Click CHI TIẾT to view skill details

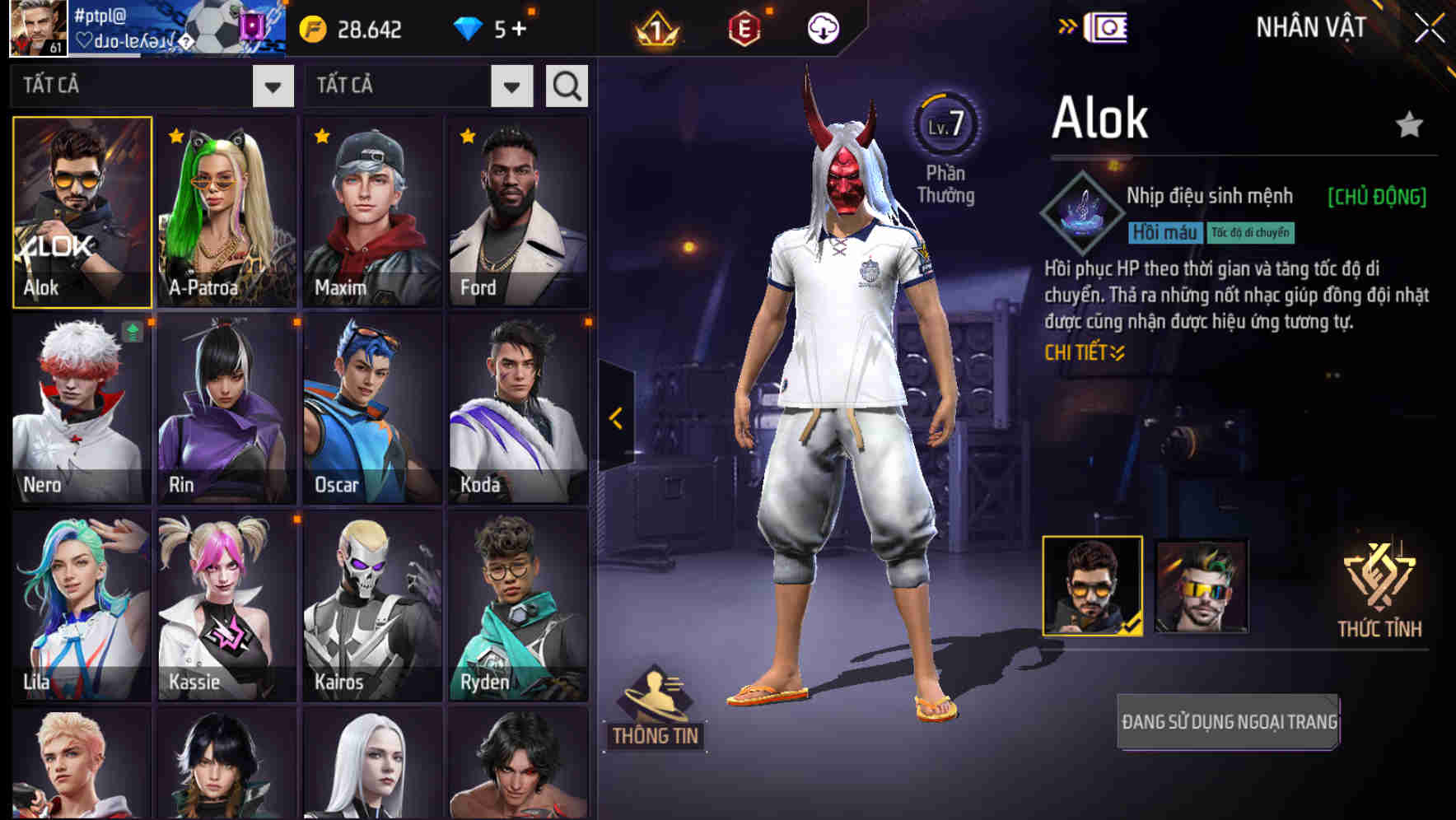point(1085,351)
